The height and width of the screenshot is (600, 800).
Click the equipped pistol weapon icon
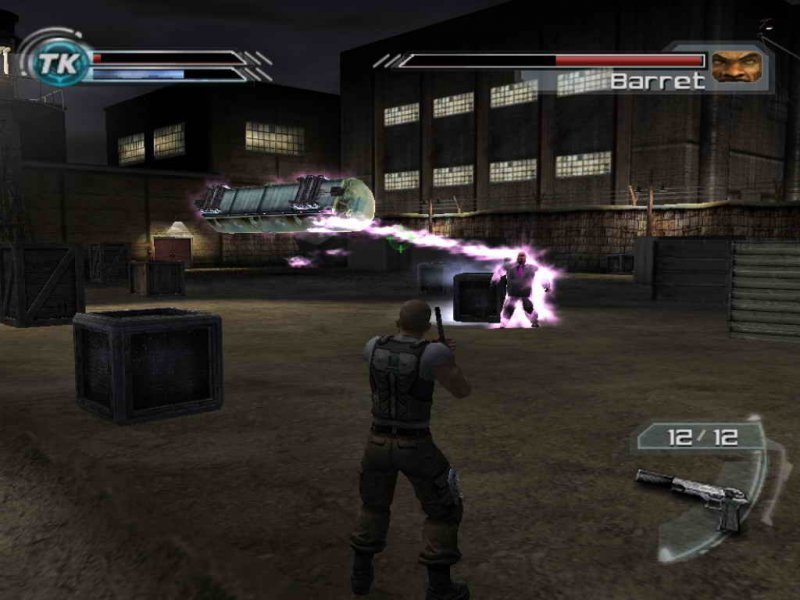pos(694,490)
